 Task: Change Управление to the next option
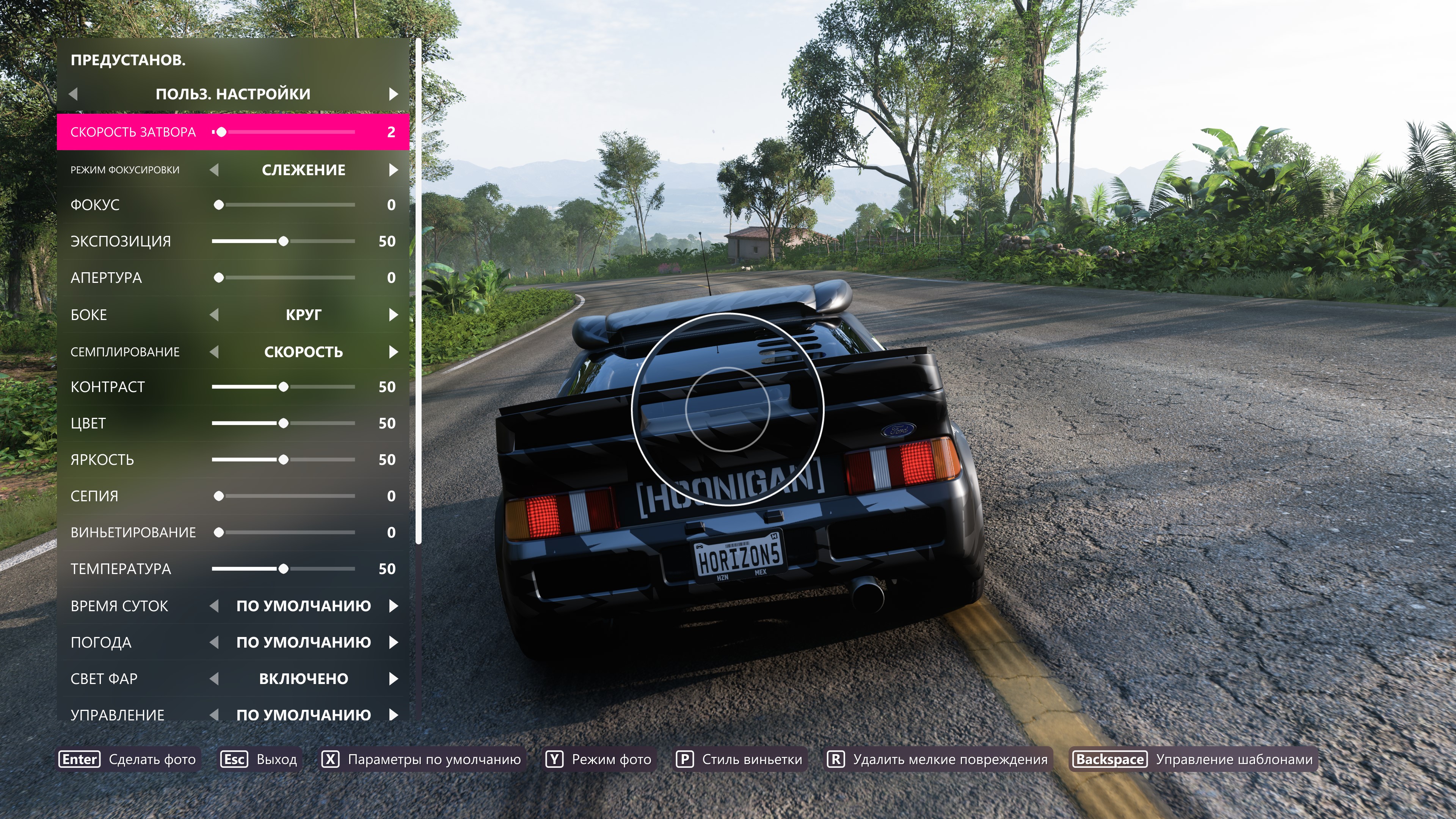pyautogui.click(x=394, y=715)
